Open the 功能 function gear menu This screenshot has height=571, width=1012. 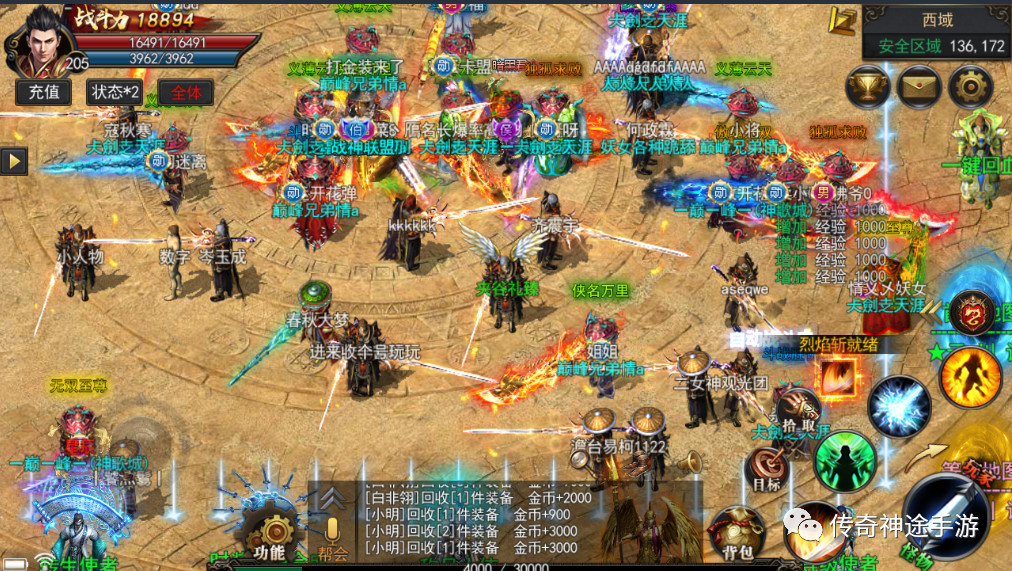point(269,536)
